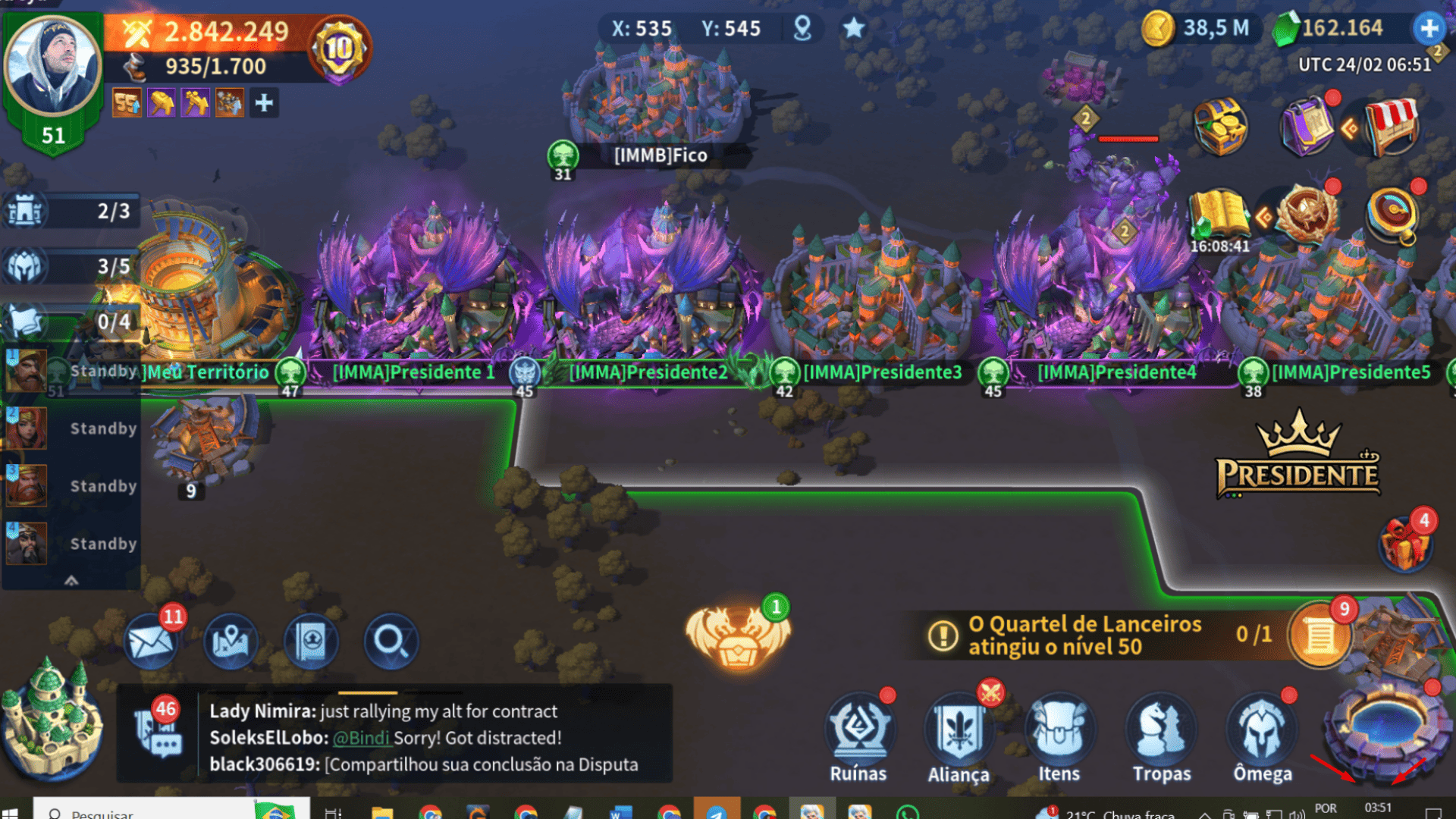This screenshot has height=819, width=1456.
Task: Open the Windows Start menu
Action: pos(11,813)
